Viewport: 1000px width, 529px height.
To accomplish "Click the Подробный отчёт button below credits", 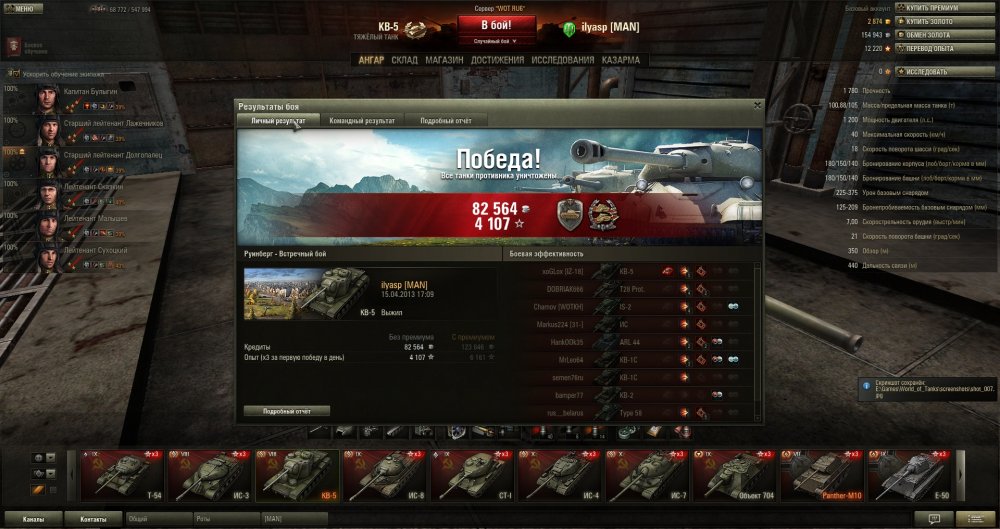I will [287, 411].
